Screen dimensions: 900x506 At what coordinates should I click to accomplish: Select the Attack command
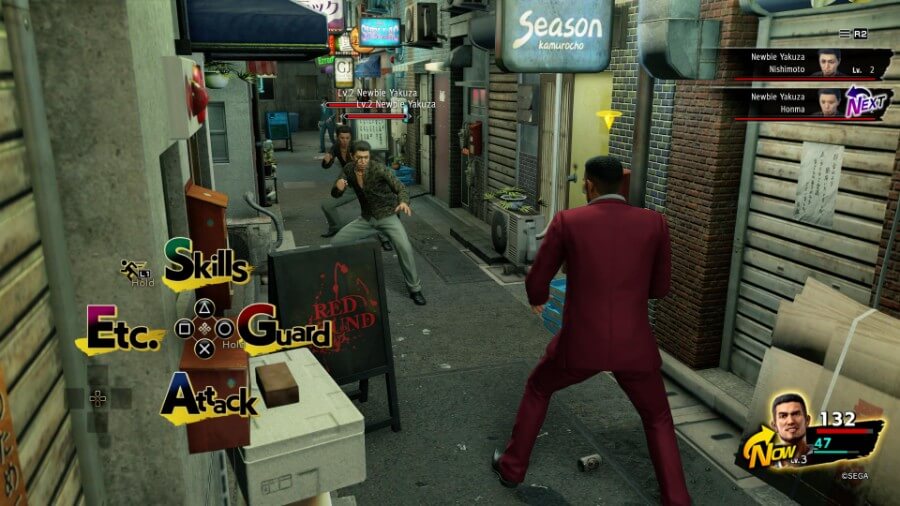tap(208, 397)
